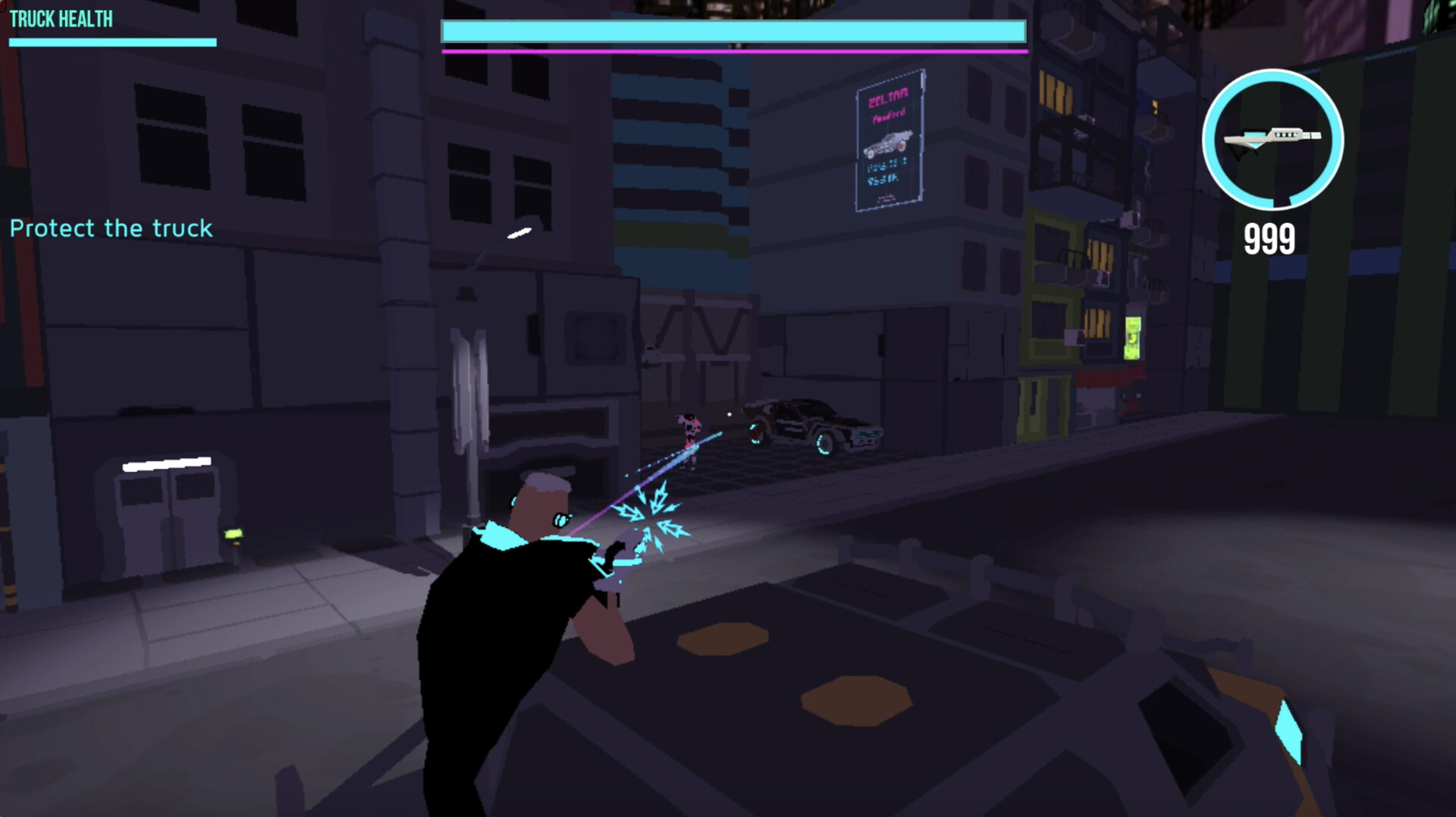Screen dimensions: 1456x817
Task: Click the Protect the truck objective text
Action: (x=111, y=228)
